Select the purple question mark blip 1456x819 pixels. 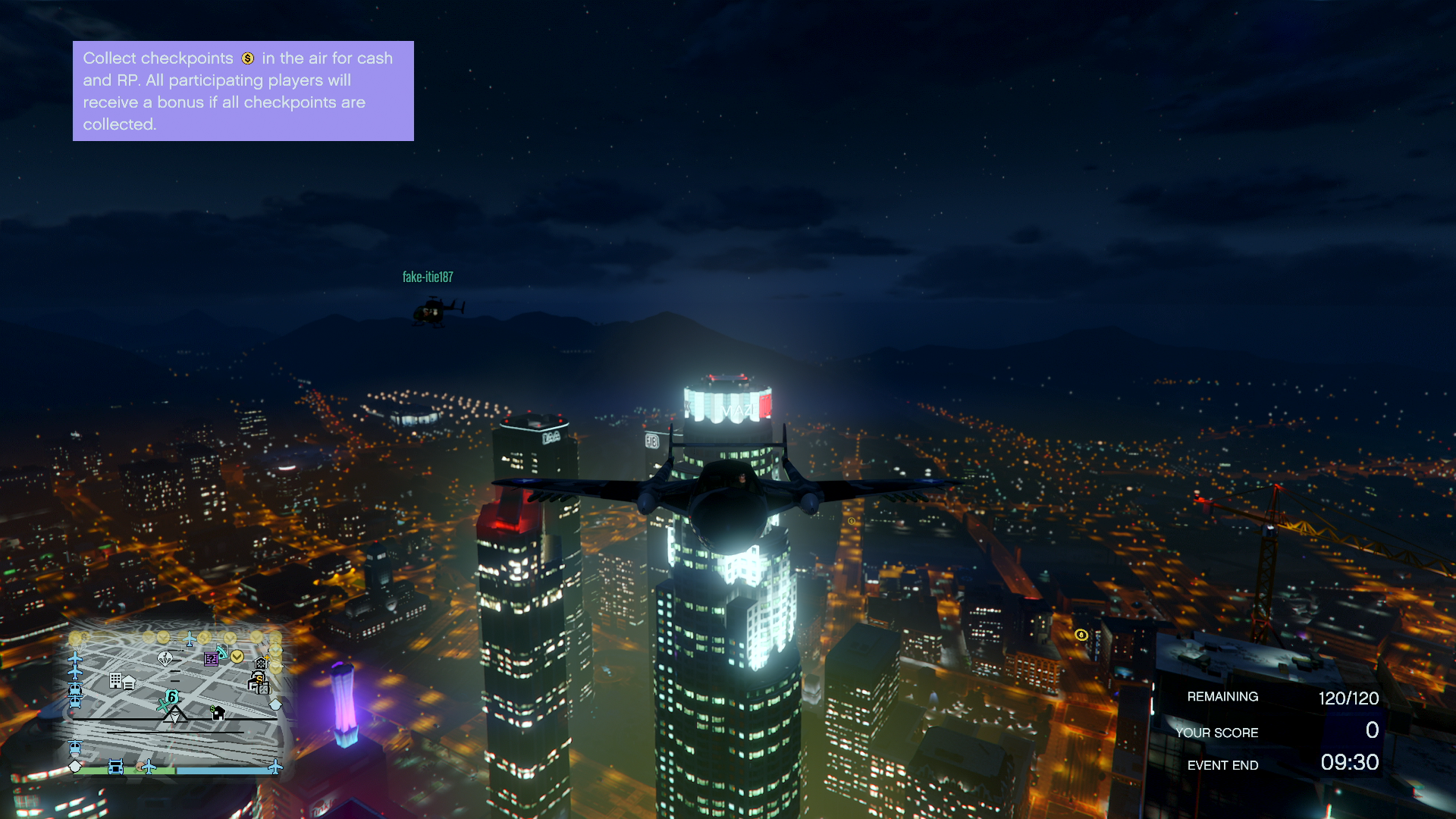click(212, 659)
